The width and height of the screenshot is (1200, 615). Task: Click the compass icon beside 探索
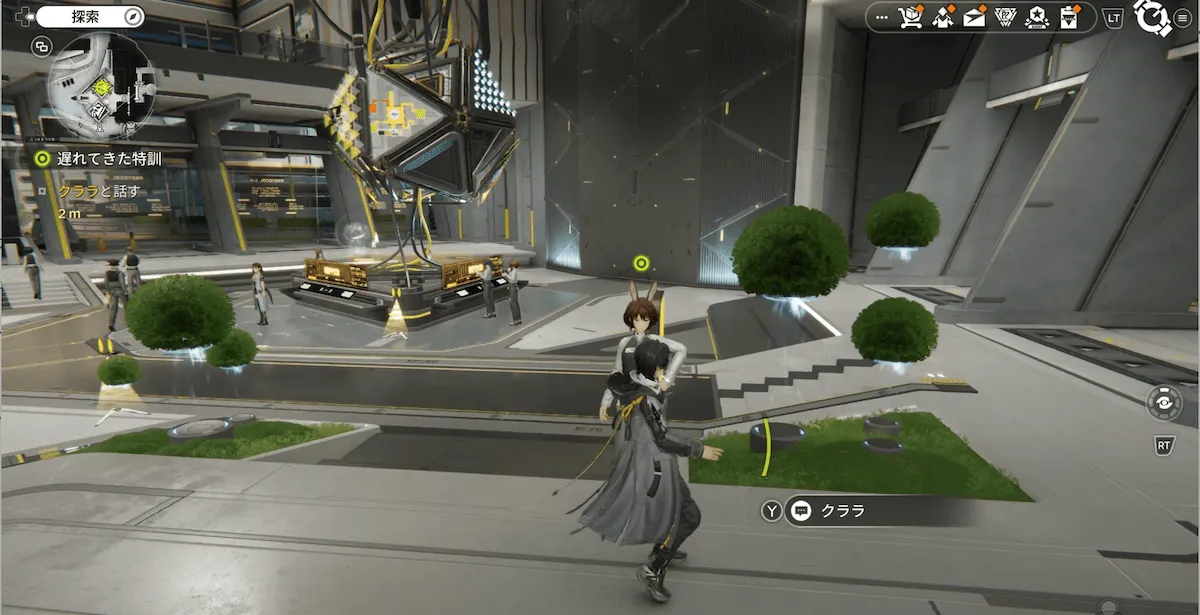(131, 16)
